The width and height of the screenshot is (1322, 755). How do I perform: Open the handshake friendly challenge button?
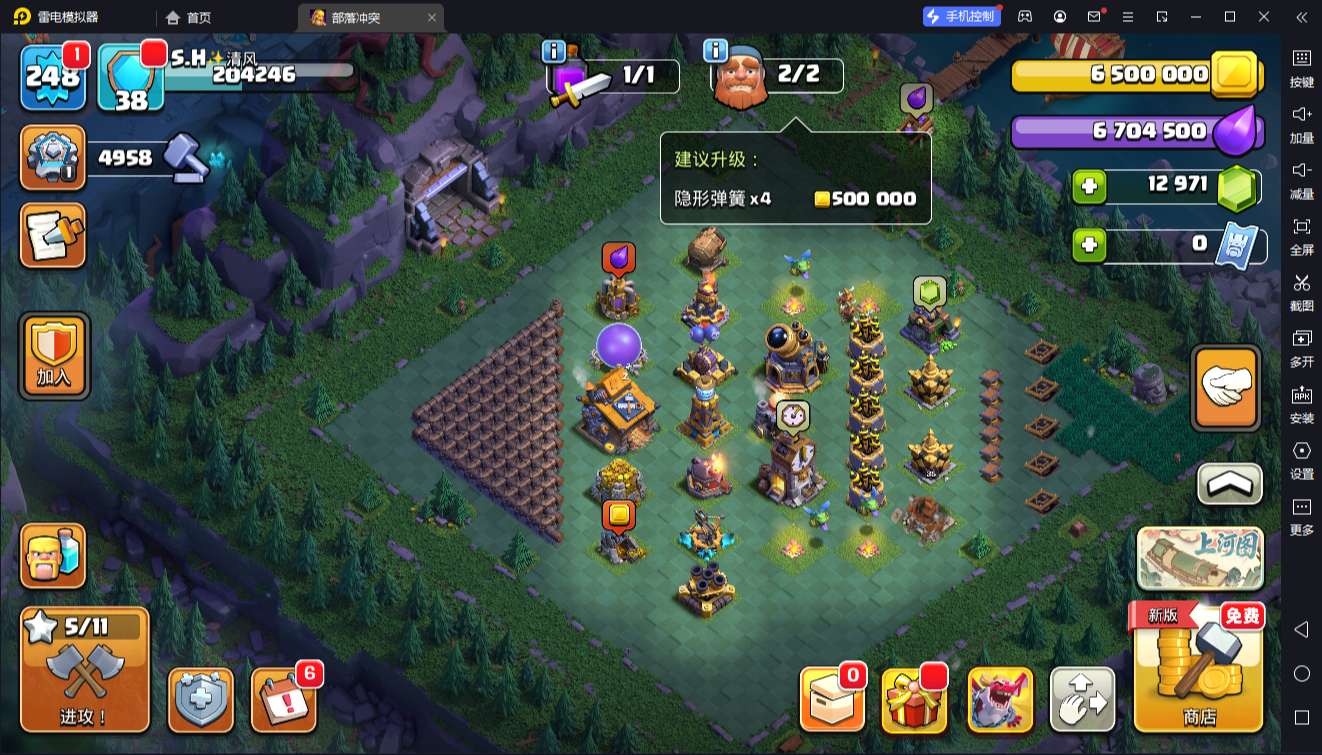tap(1226, 387)
